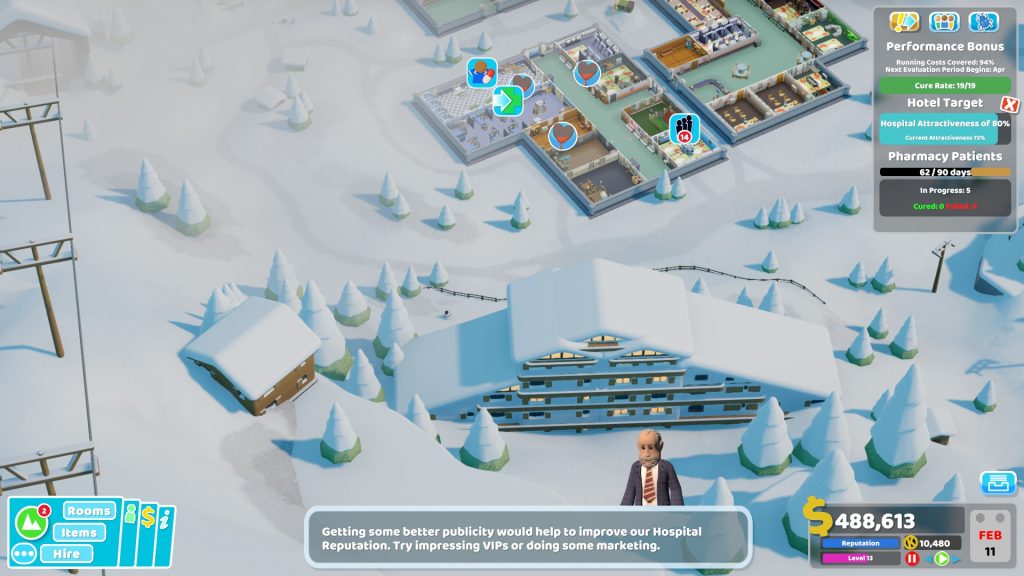Dismiss the Hotel Target with the red X
The width and height of the screenshot is (1024, 576).
(1010, 104)
